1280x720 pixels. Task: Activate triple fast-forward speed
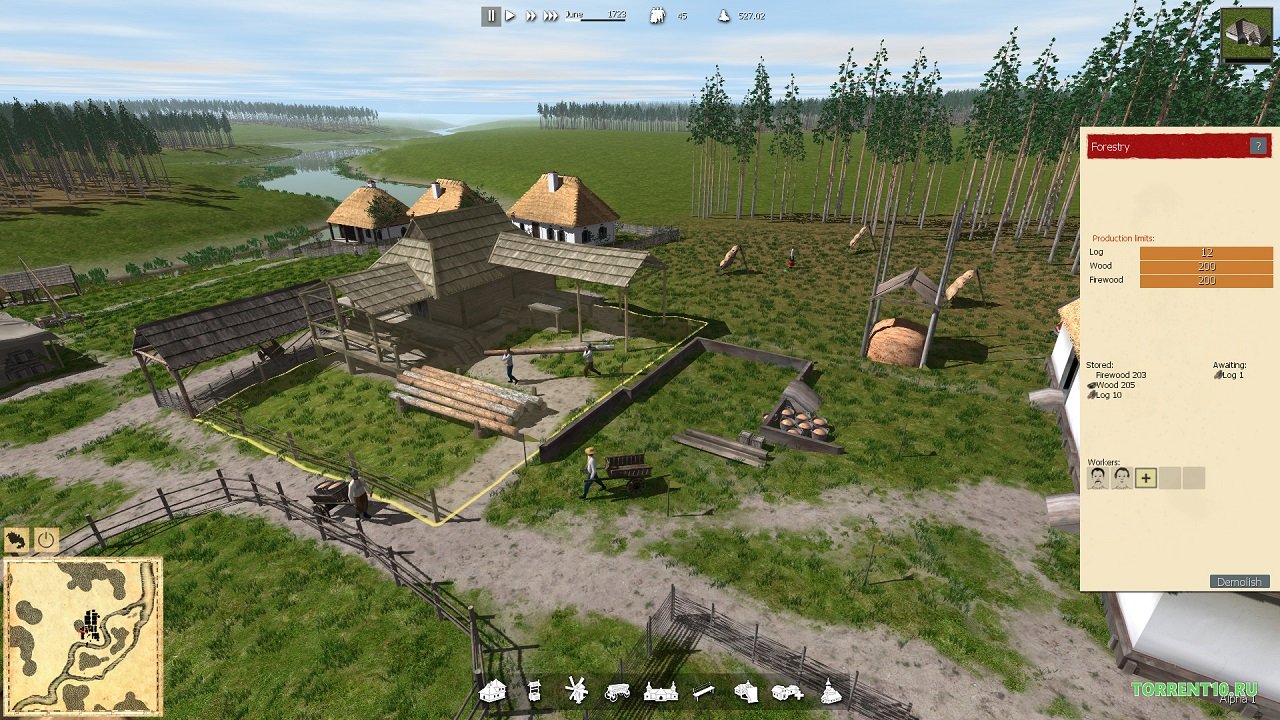point(551,16)
